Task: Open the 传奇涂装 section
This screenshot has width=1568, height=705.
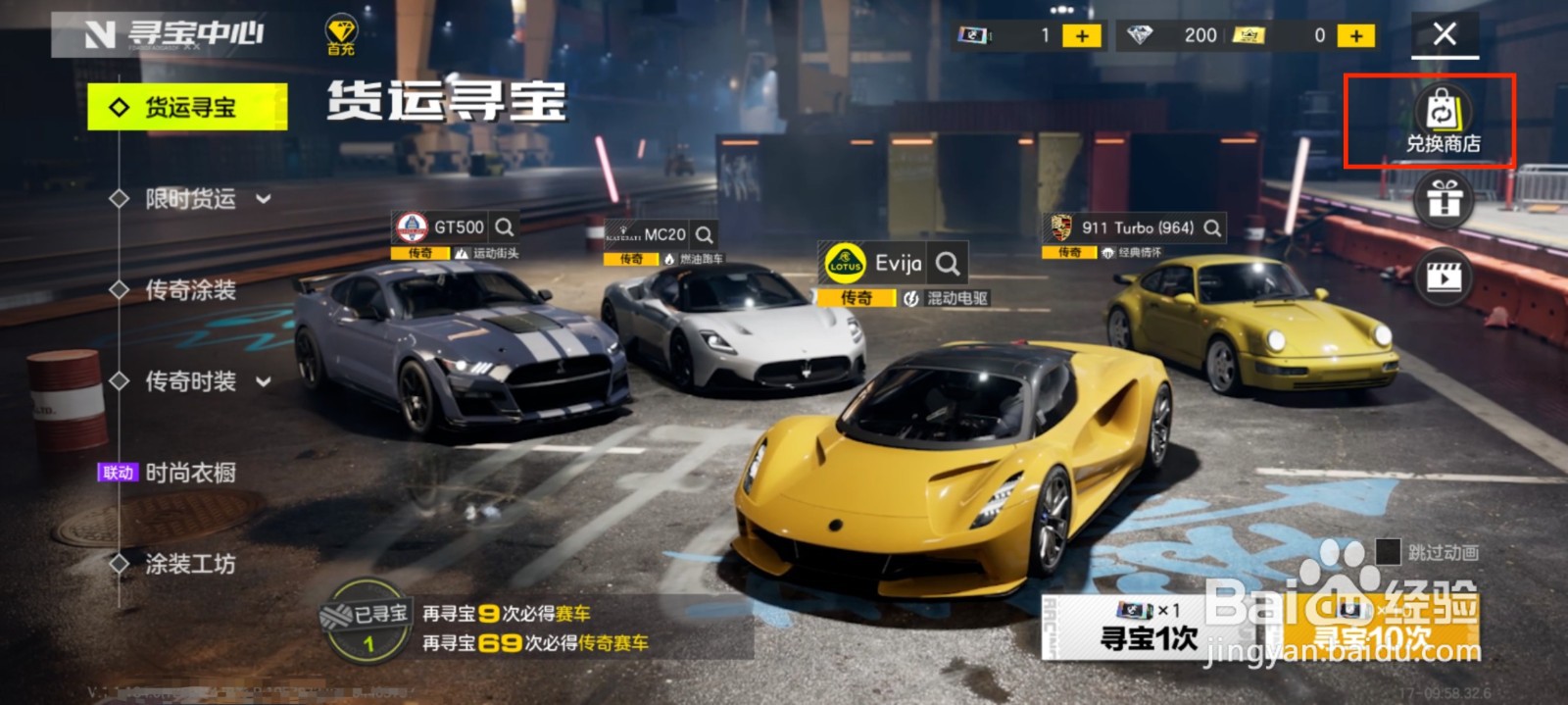Action: point(190,290)
